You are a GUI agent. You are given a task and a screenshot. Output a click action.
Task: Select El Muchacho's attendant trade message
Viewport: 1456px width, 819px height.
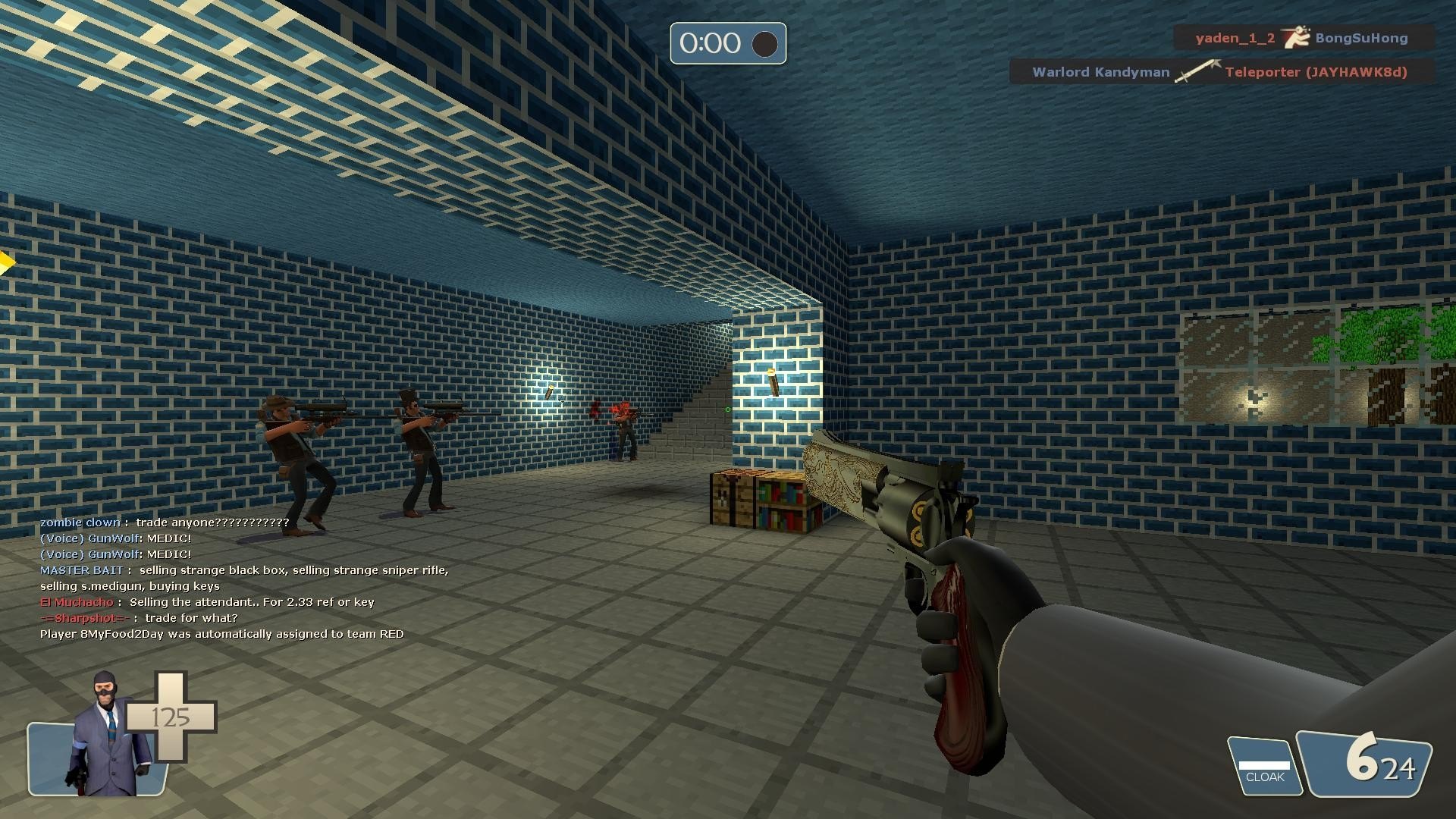click(x=207, y=602)
